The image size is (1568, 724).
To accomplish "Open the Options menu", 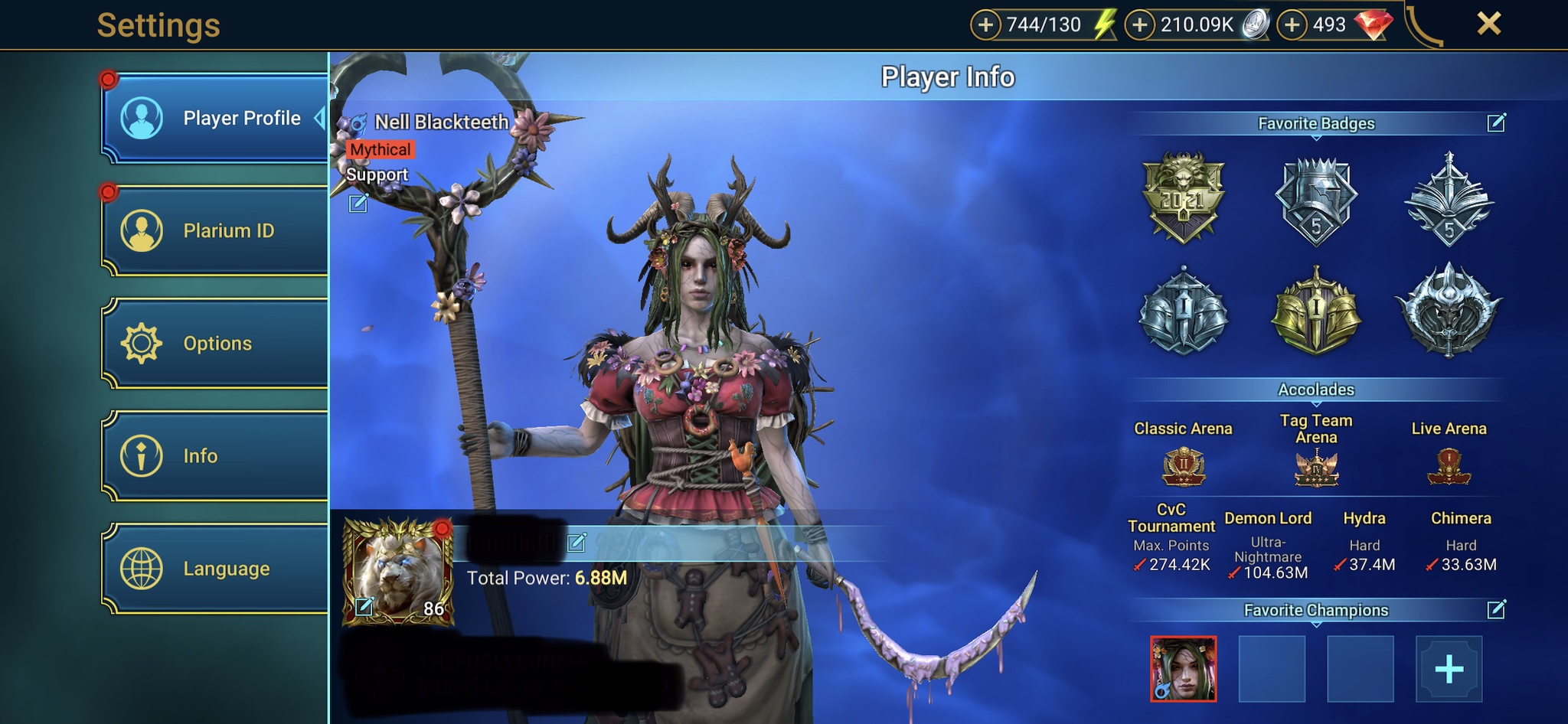I will (x=215, y=343).
